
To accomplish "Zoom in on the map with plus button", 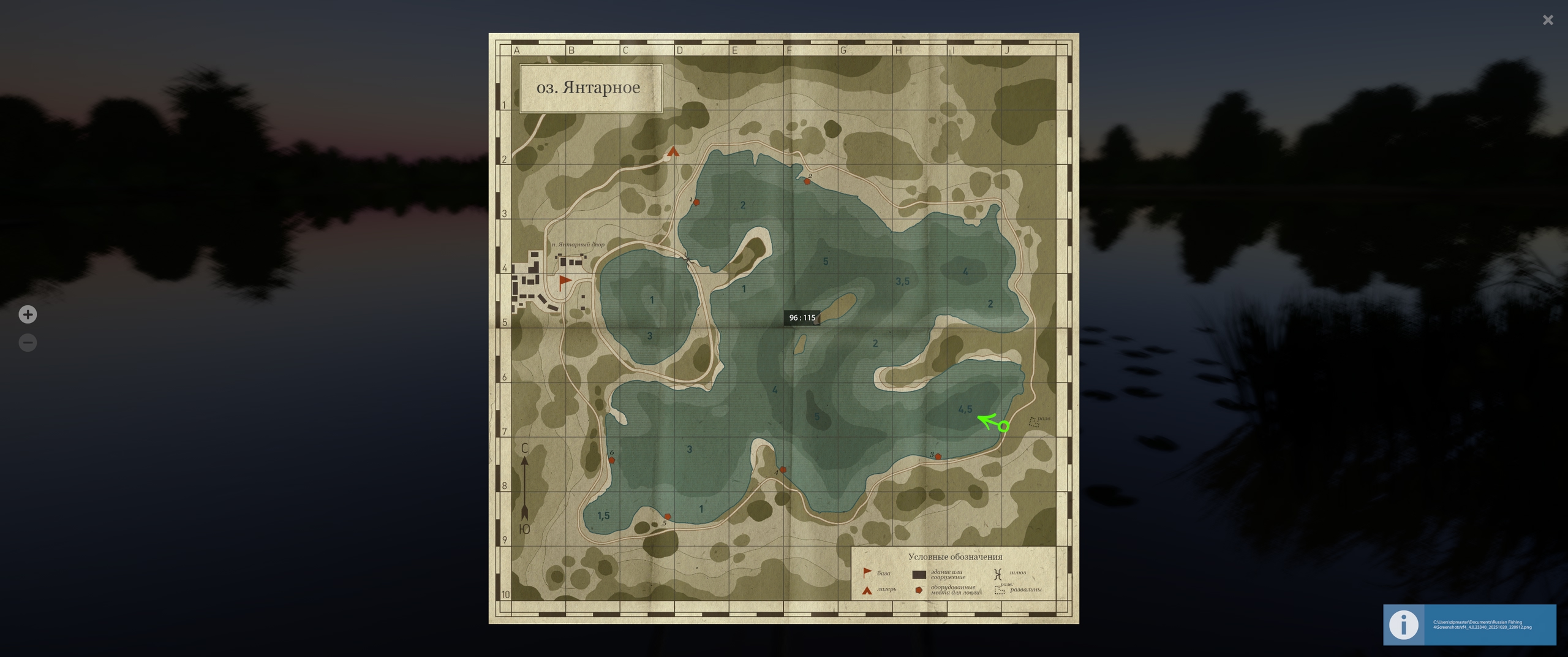I will (28, 314).
